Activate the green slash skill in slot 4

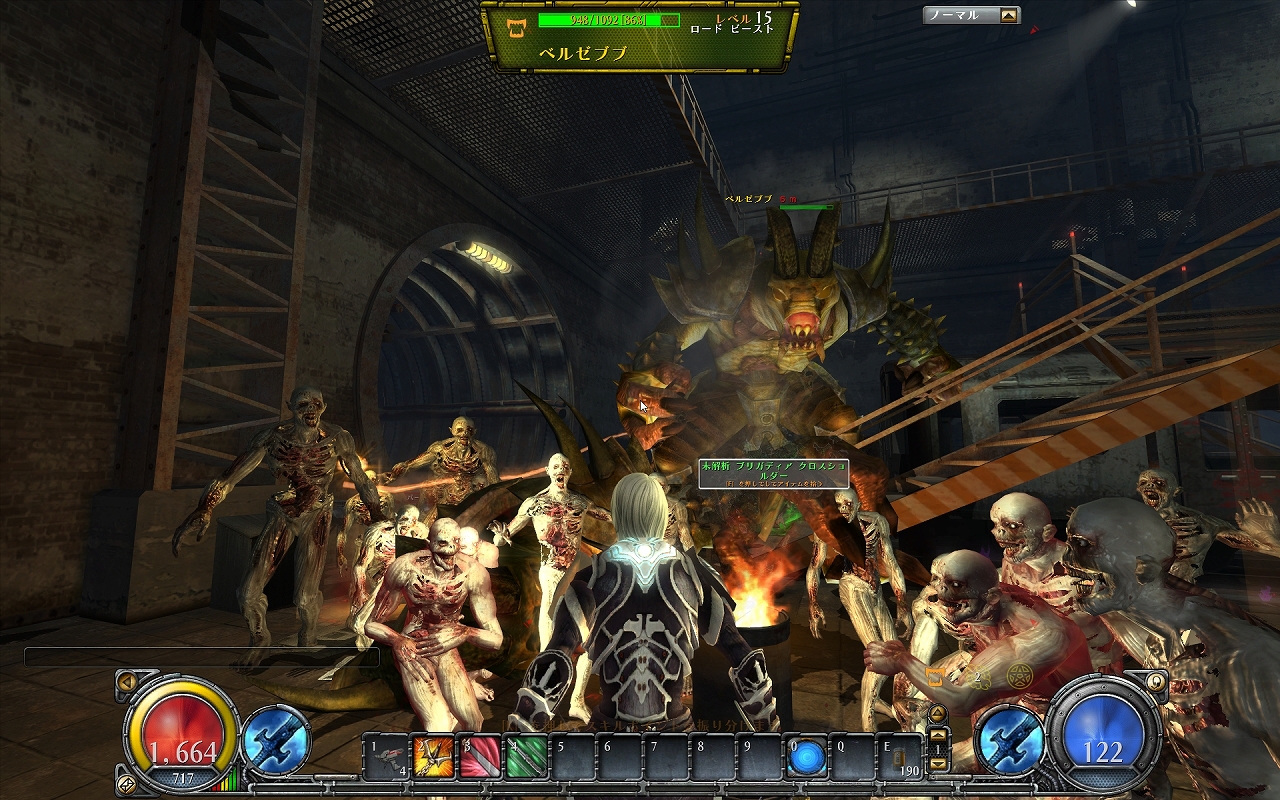point(527,758)
